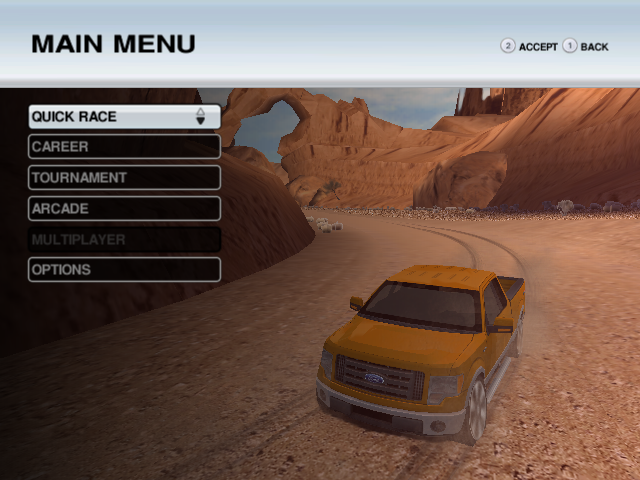Open the Career mode
This screenshot has width=640, height=480.
point(124,147)
